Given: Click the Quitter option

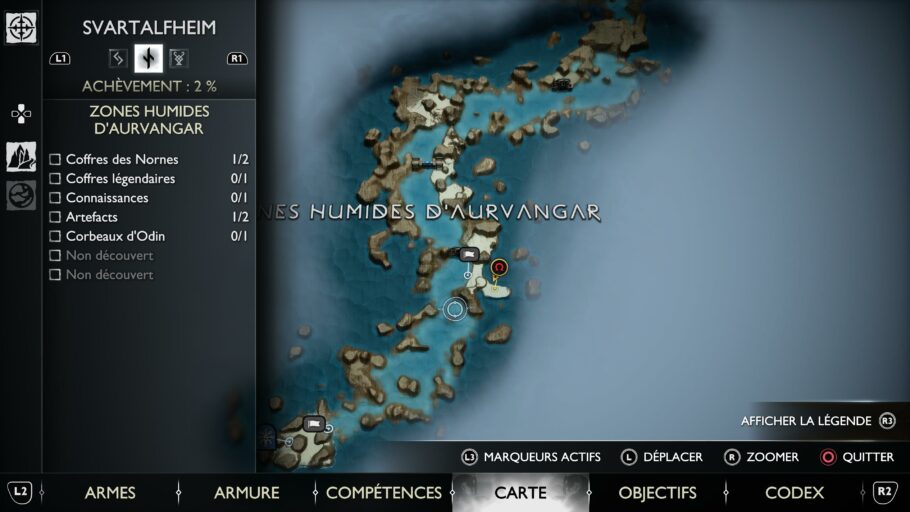Looking at the screenshot, I should tap(856, 457).
